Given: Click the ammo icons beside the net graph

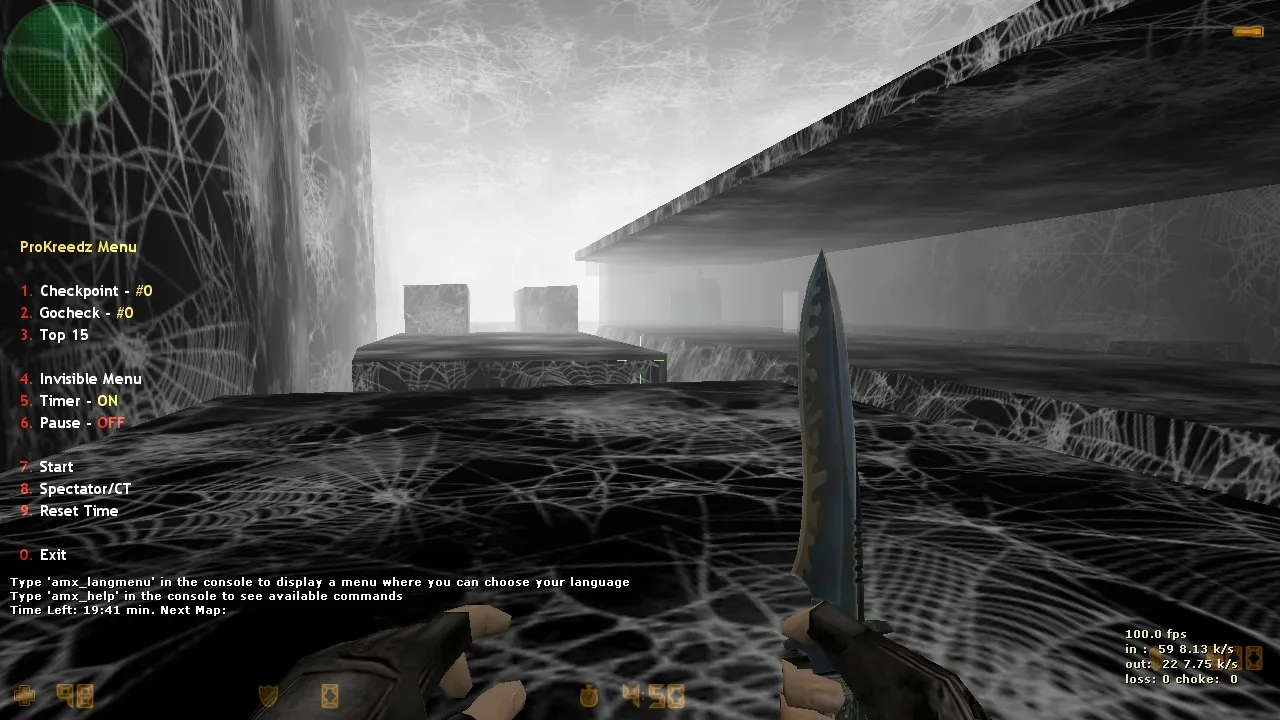Looking at the screenshot, I should (x=1240, y=658).
